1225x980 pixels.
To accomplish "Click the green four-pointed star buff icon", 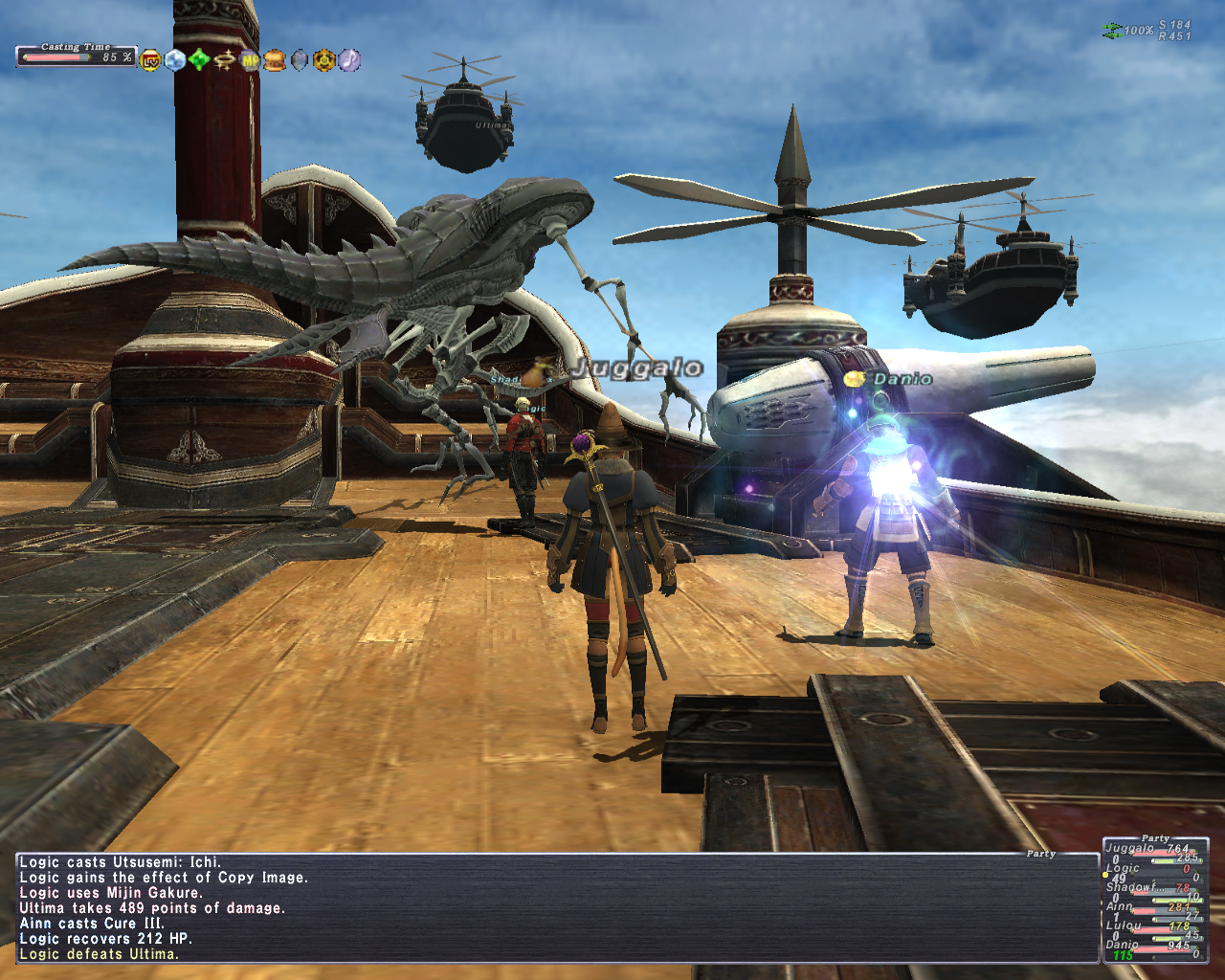I will tap(199, 61).
